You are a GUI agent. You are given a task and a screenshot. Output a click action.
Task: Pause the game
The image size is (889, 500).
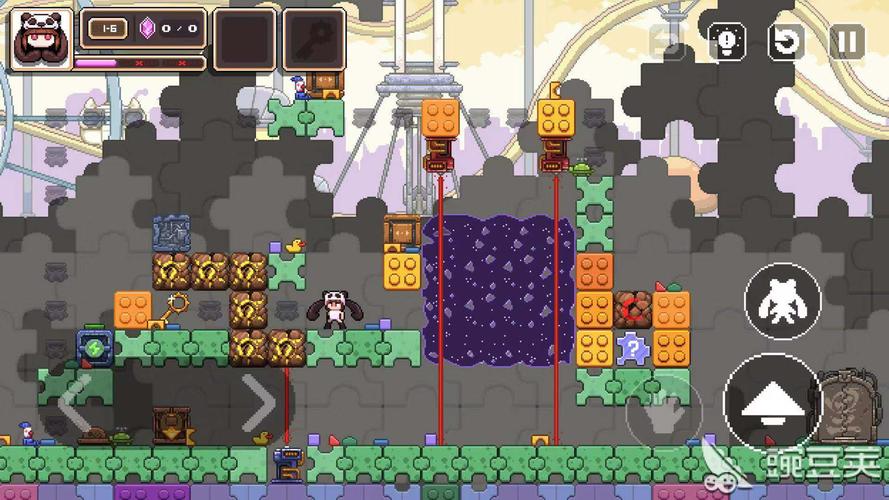pos(847,42)
